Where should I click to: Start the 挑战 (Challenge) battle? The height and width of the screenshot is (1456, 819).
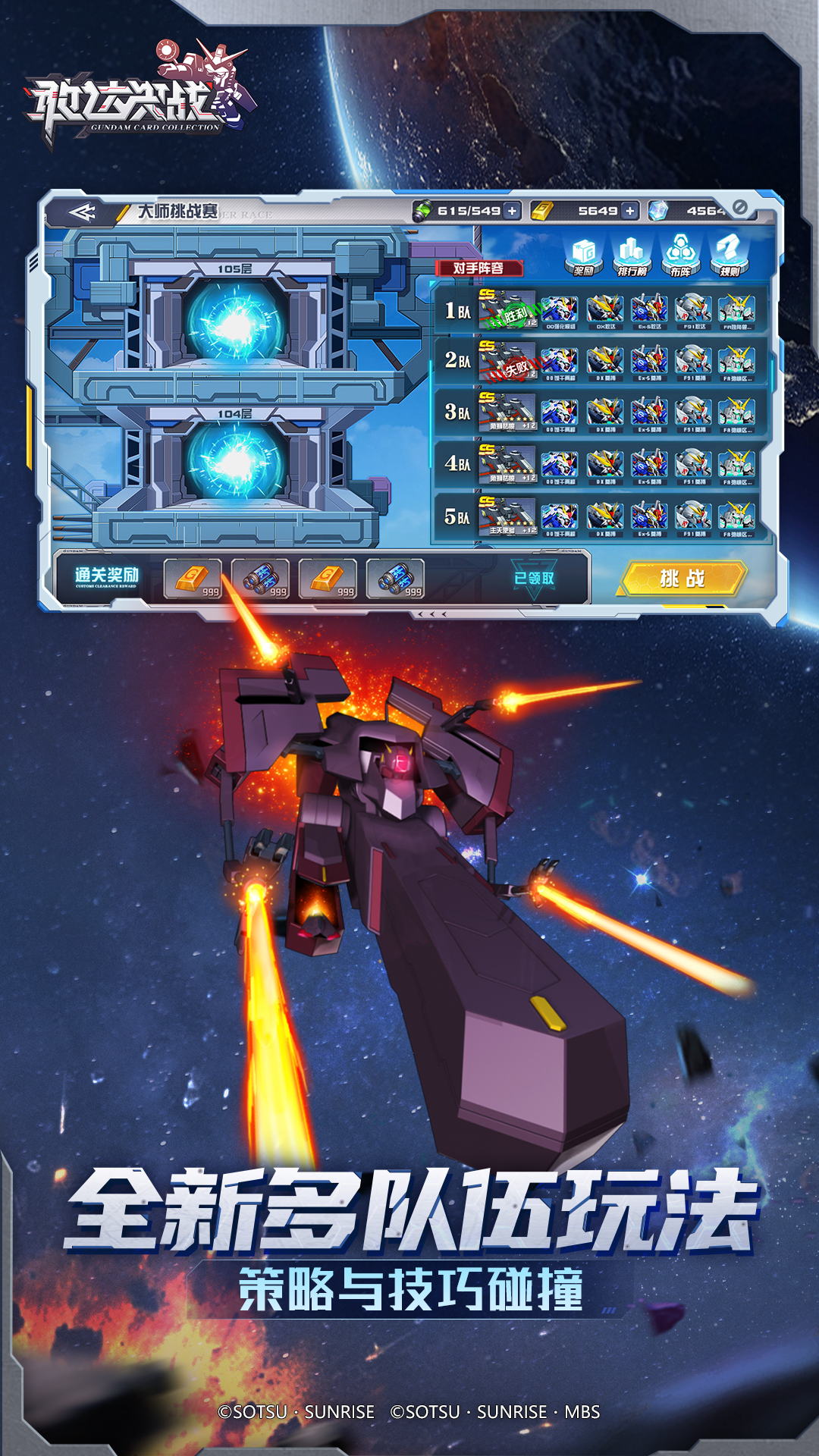(682, 579)
